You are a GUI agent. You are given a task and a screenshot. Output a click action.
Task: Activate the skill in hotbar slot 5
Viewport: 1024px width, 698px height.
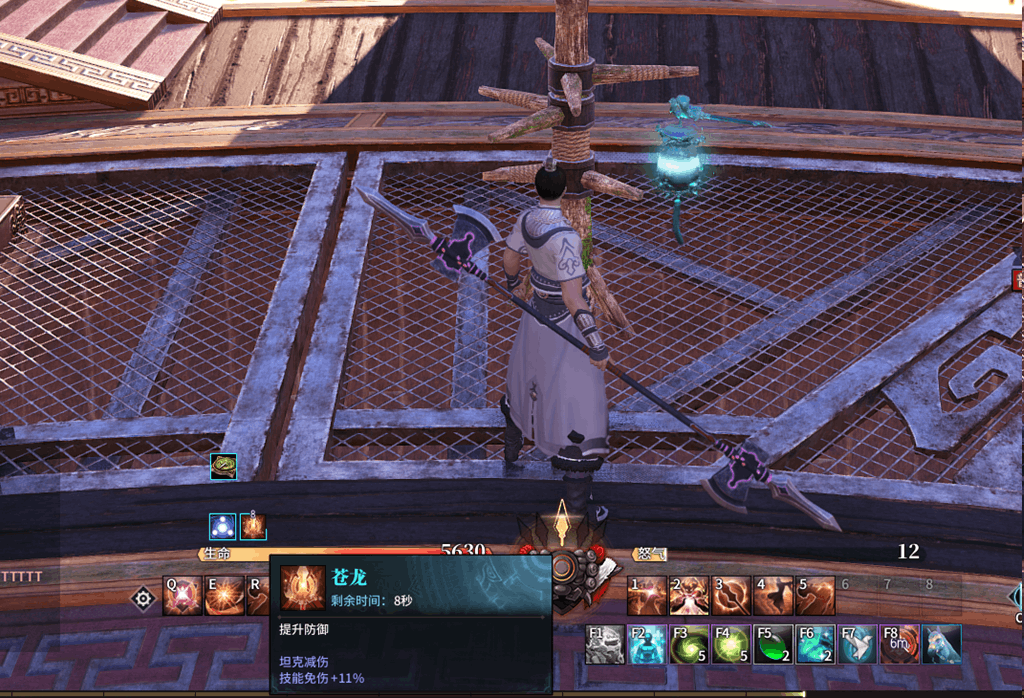pos(815,596)
